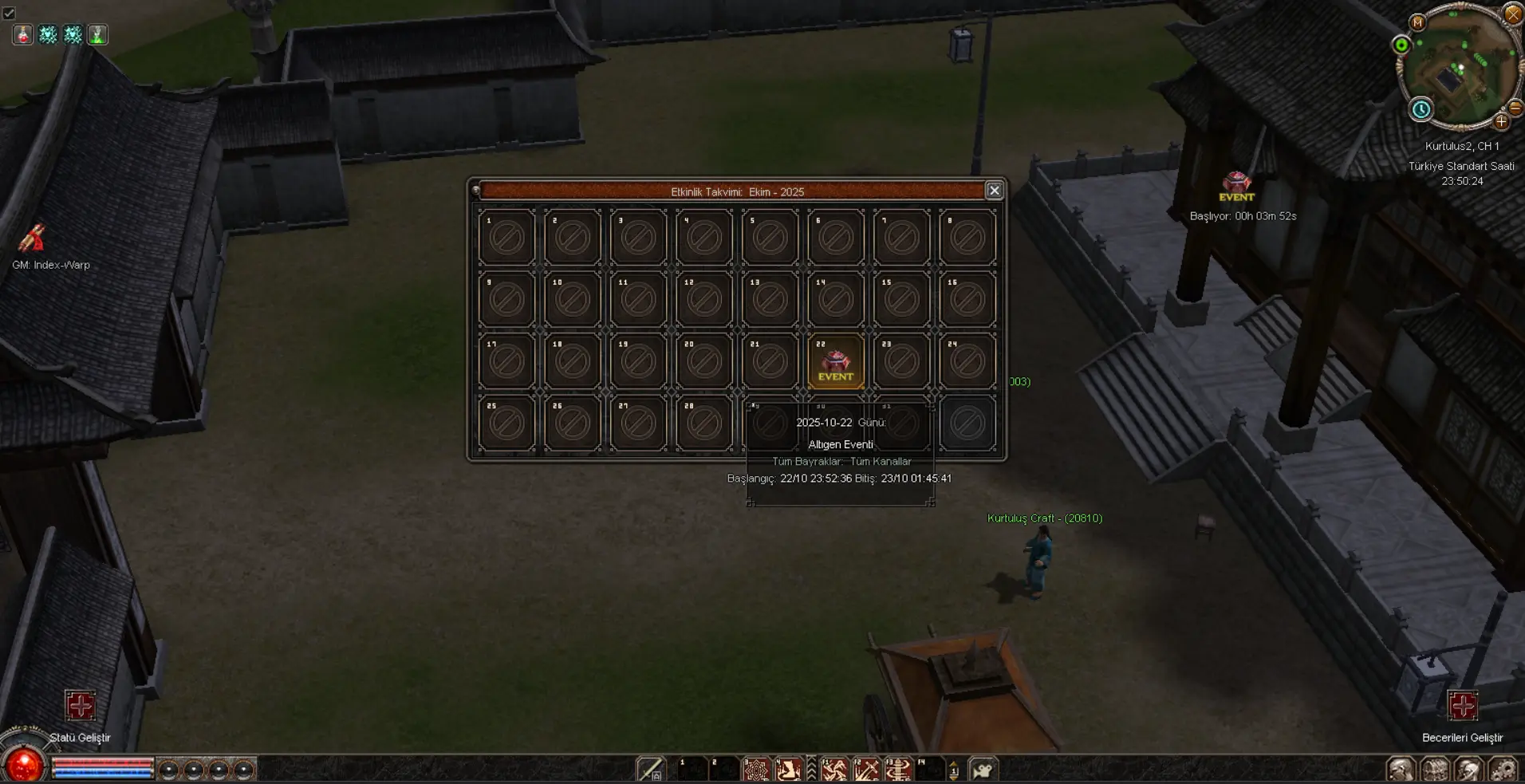This screenshot has width=1525, height=784.
Task: Open the GM Index-Warp icon
Action: [33, 238]
